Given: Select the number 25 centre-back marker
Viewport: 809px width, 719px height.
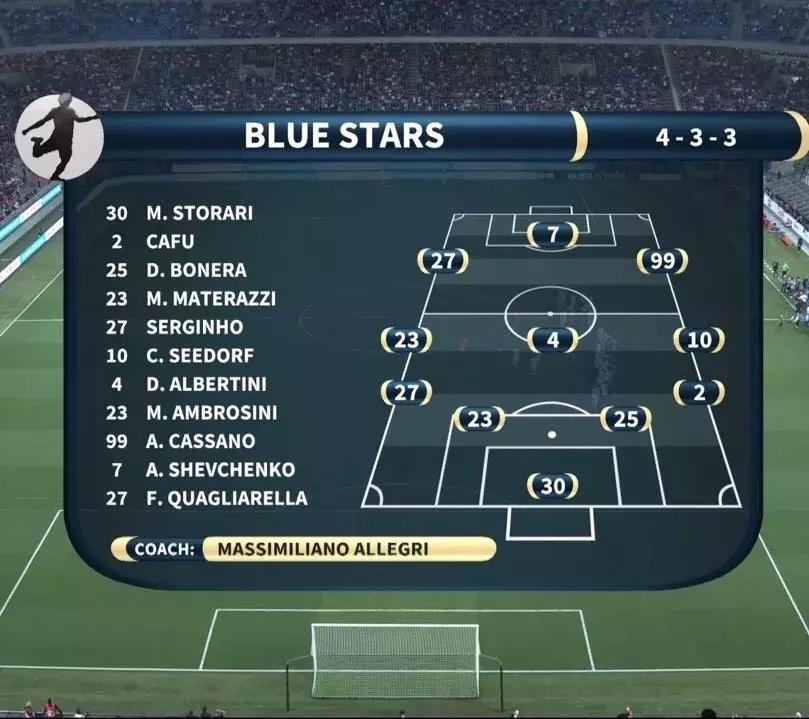Looking at the screenshot, I should coord(626,420).
